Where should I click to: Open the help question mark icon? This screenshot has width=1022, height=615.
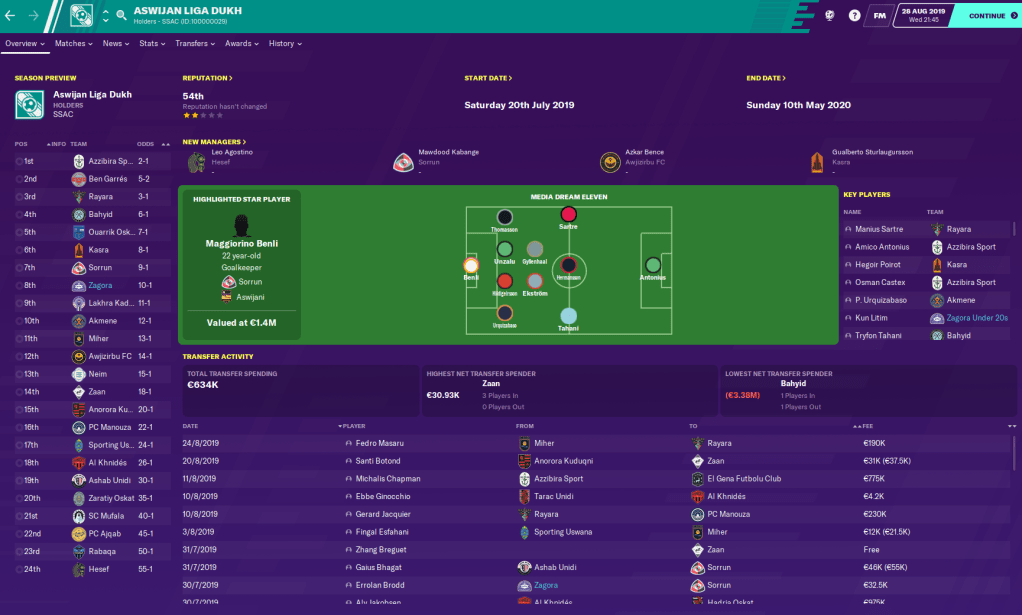pos(854,16)
